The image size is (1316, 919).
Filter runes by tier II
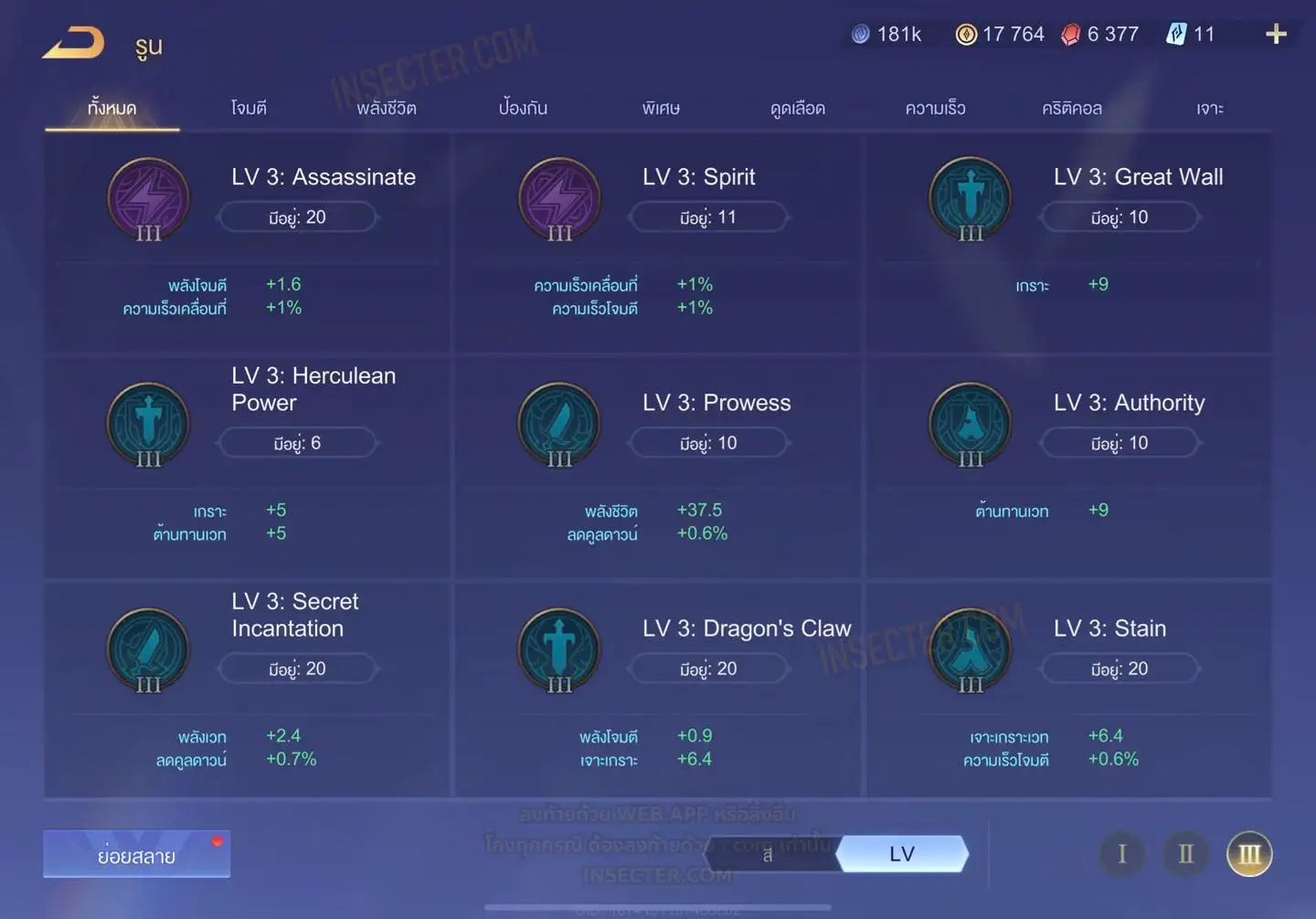(1185, 854)
